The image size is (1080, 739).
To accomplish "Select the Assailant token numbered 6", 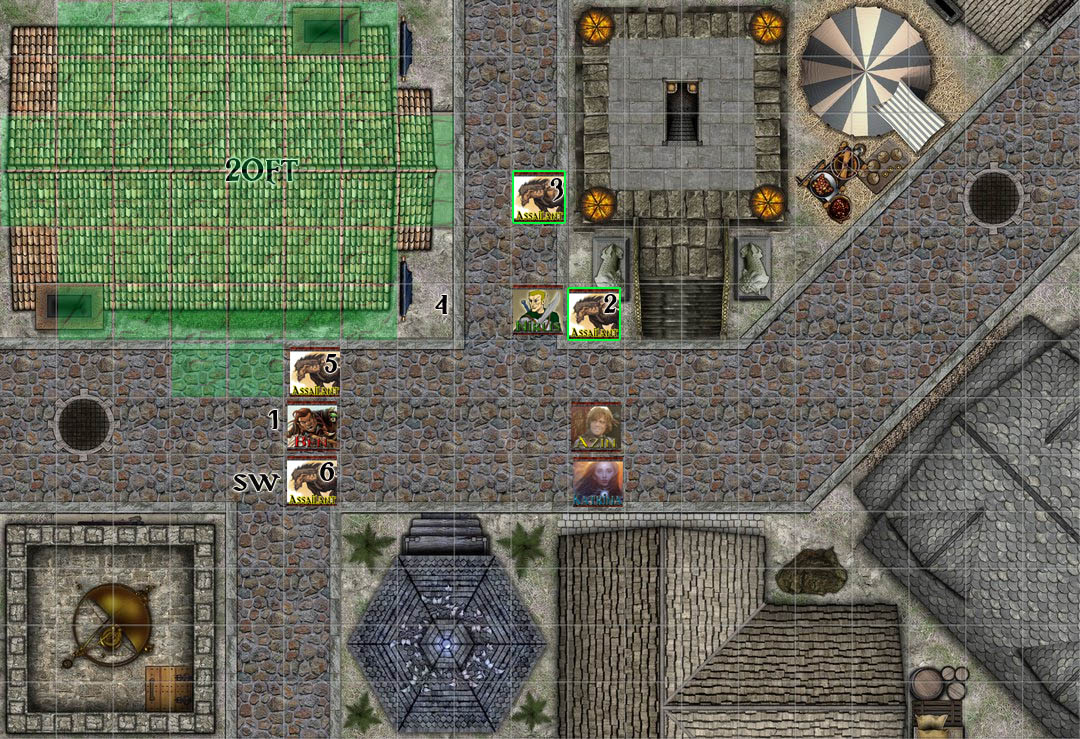I will 312,481.
